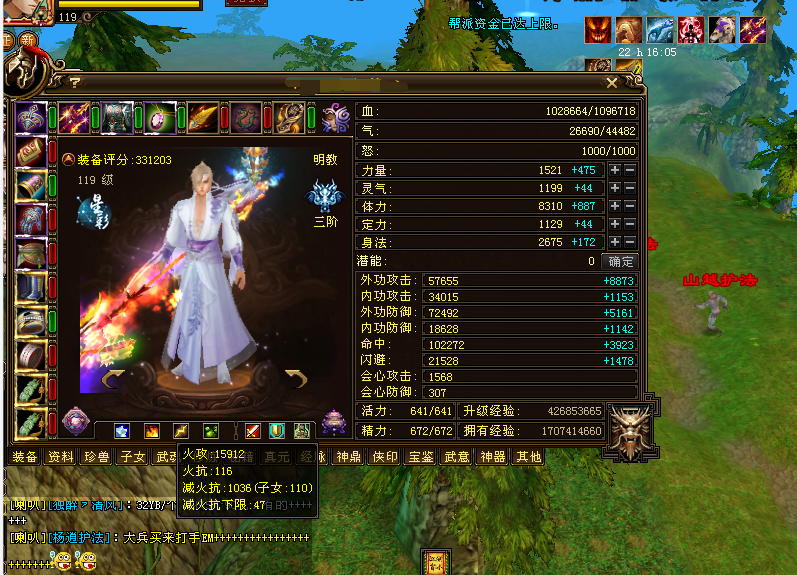797x575 pixels.
Task: Increase 力量 with the plus button
Action: [x=614, y=171]
